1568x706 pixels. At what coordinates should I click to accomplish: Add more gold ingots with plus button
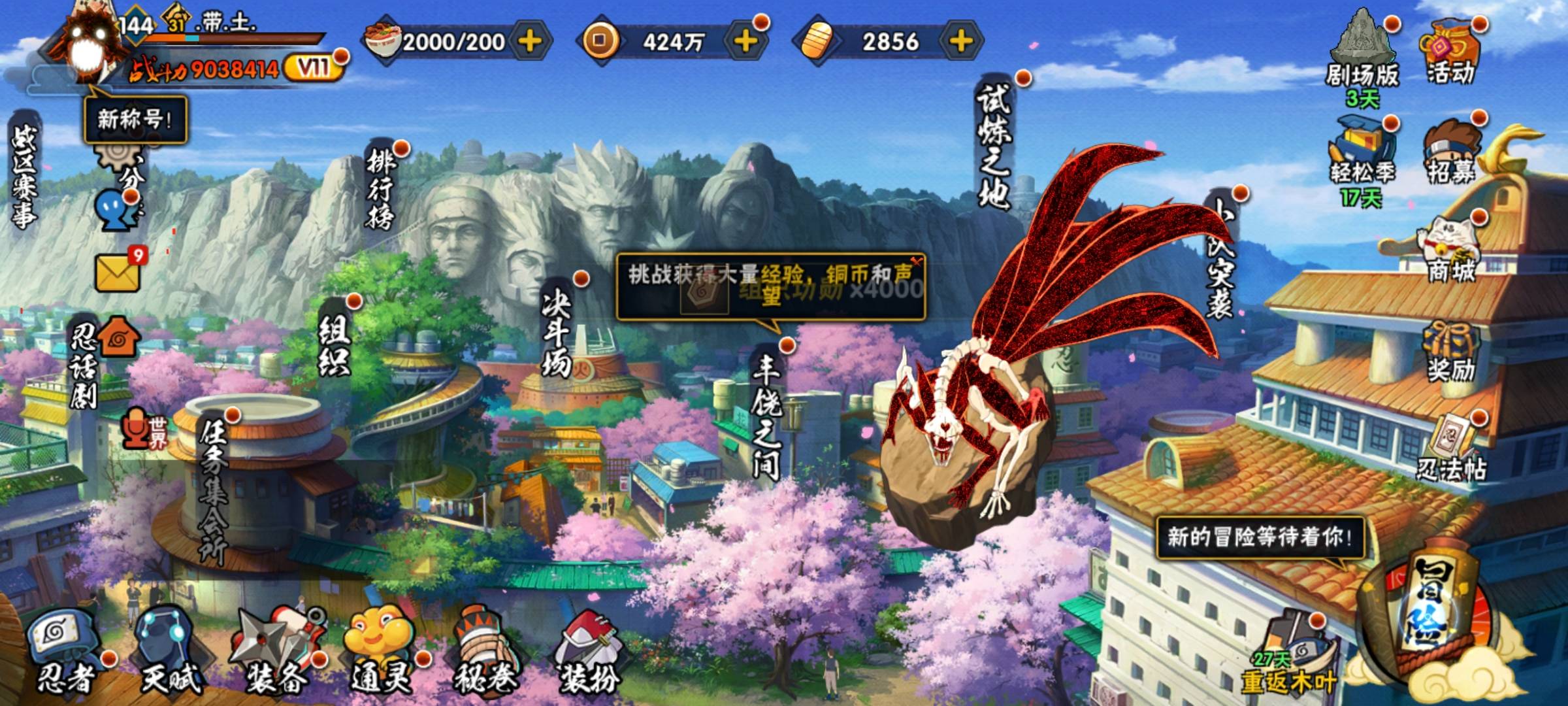(960, 41)
